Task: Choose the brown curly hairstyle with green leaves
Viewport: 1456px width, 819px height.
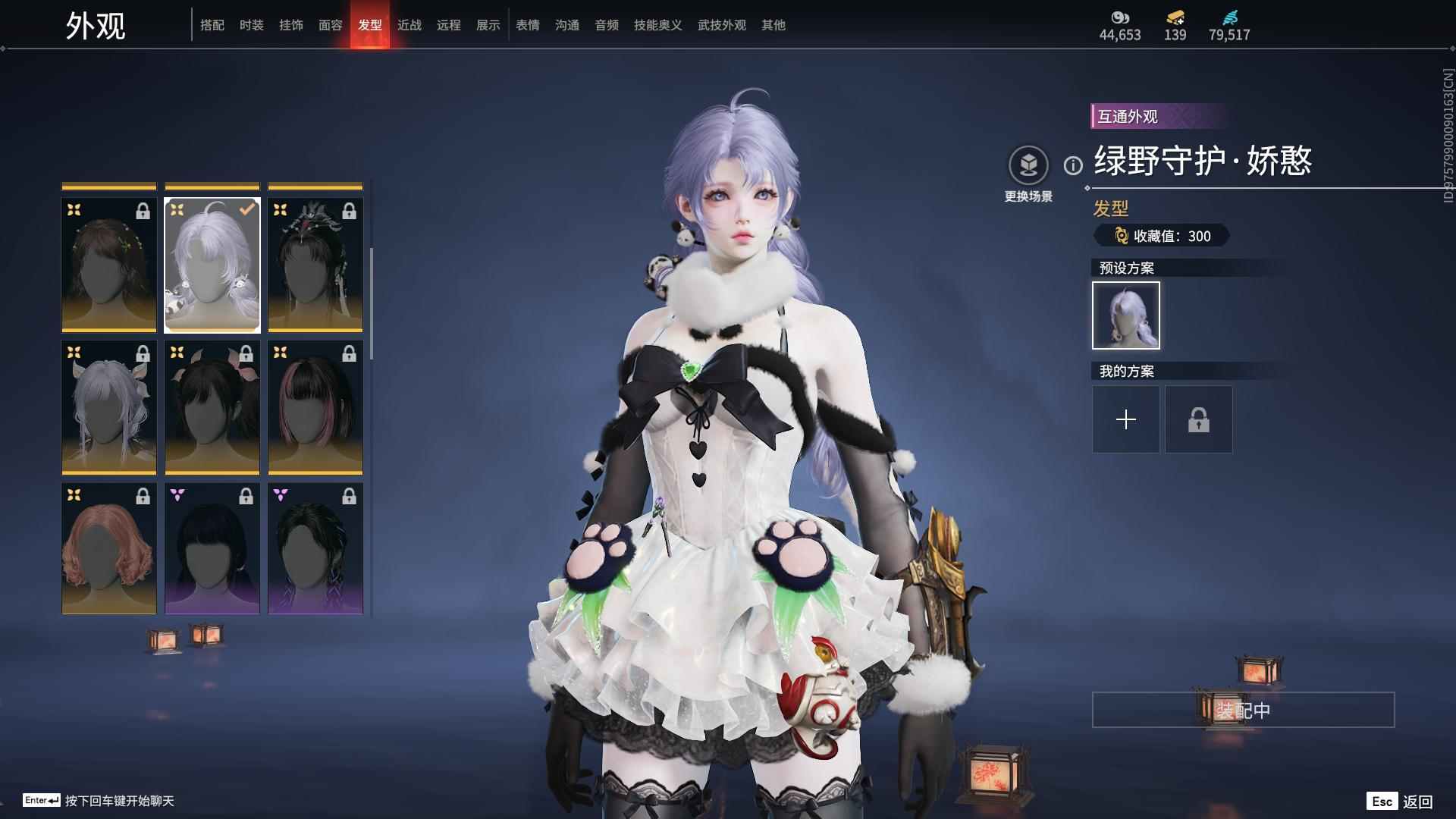Action: point(109,265)
